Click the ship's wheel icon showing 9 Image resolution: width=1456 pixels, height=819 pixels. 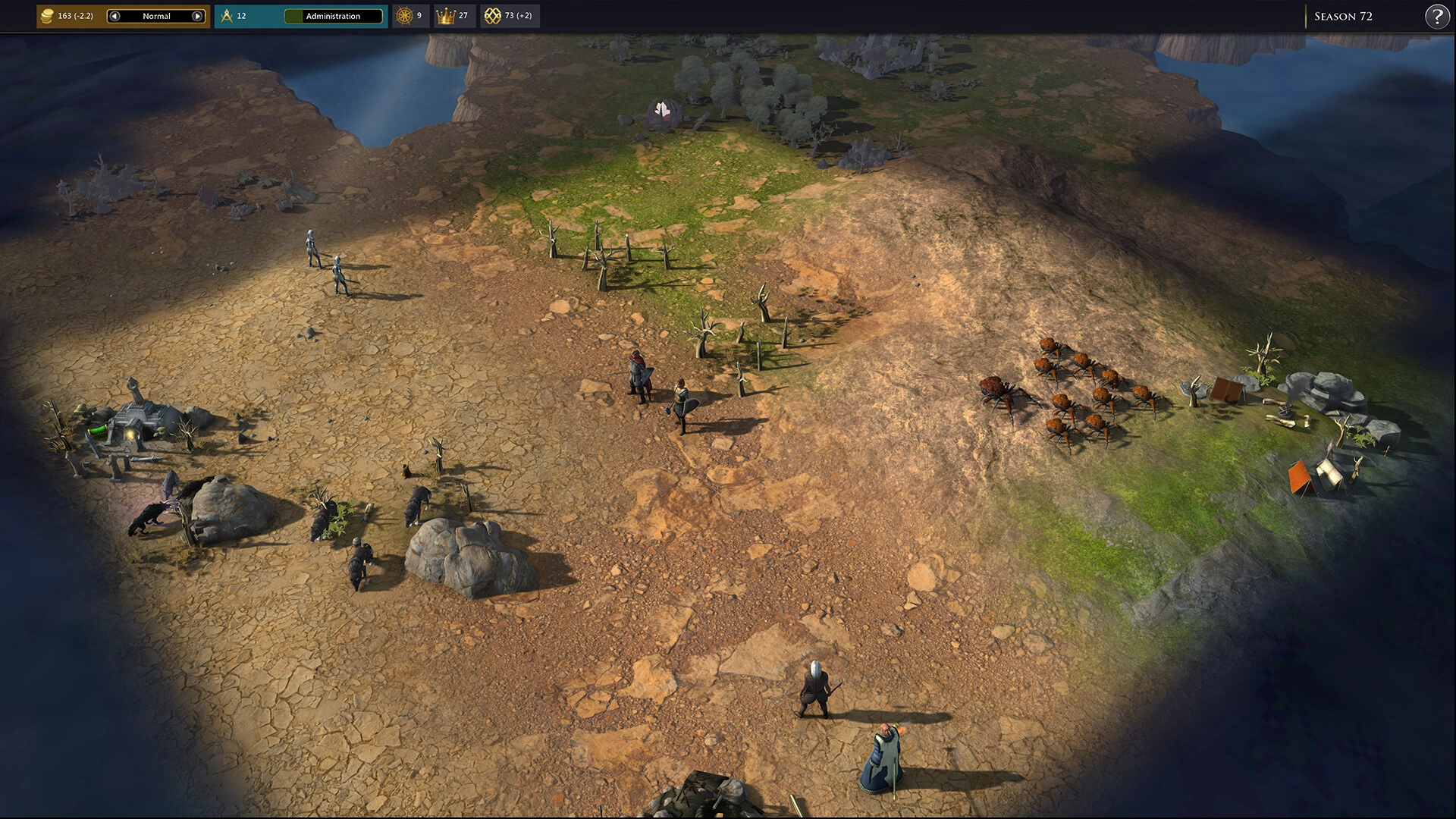pos(403,15)
